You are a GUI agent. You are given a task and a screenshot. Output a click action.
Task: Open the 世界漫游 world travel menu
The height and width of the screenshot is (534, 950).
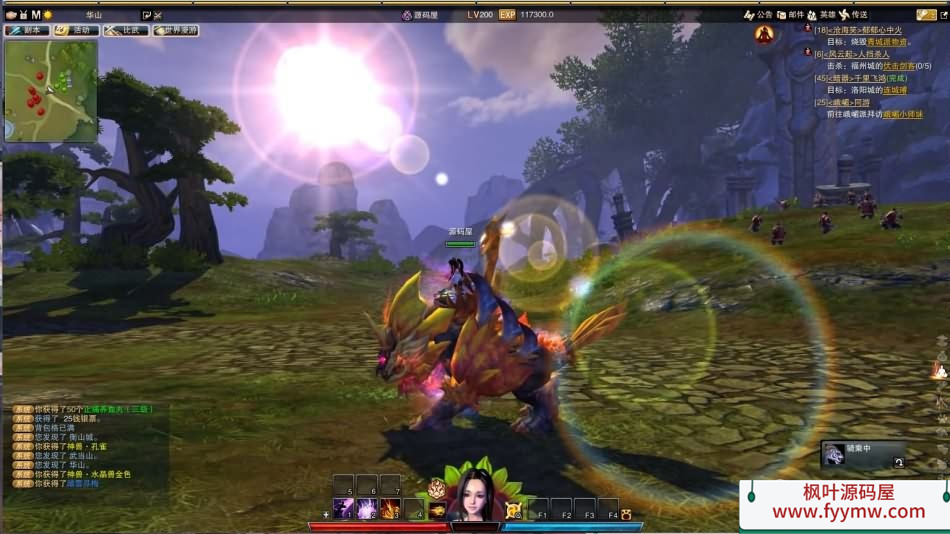176,30
